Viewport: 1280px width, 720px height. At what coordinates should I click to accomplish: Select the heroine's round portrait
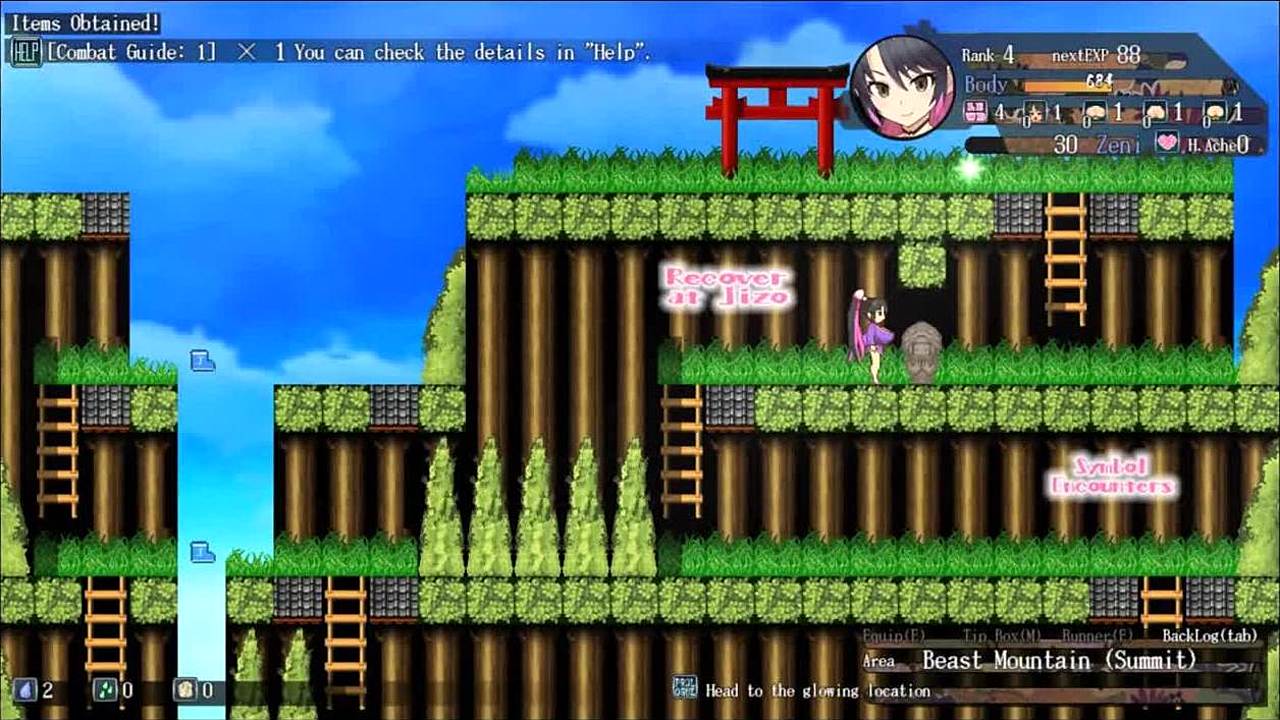tap(902, 86)
